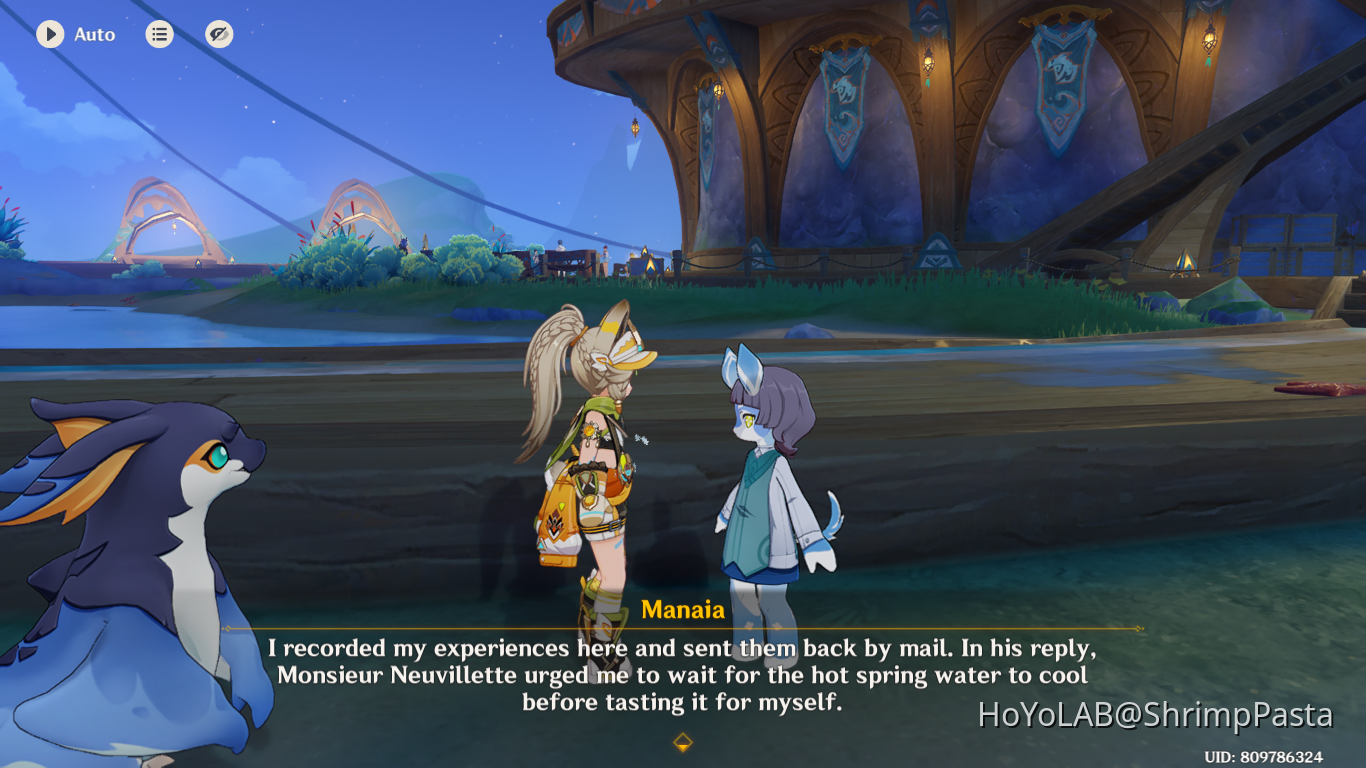Click the list icon beside Auto
Viewport: 1366px width, 768px height.
(159, 33)
